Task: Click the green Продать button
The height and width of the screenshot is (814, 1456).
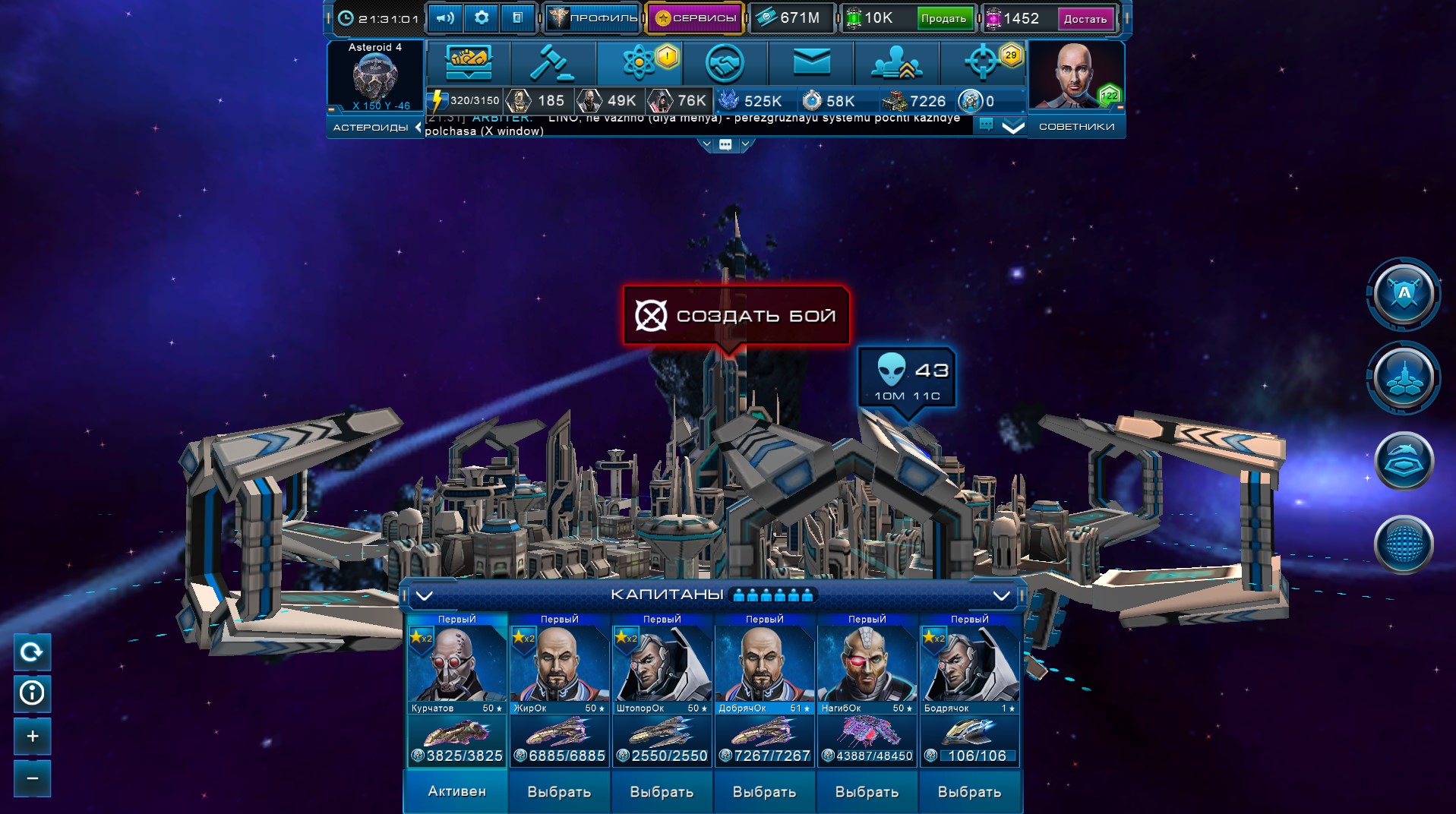Action: point(943,19)
